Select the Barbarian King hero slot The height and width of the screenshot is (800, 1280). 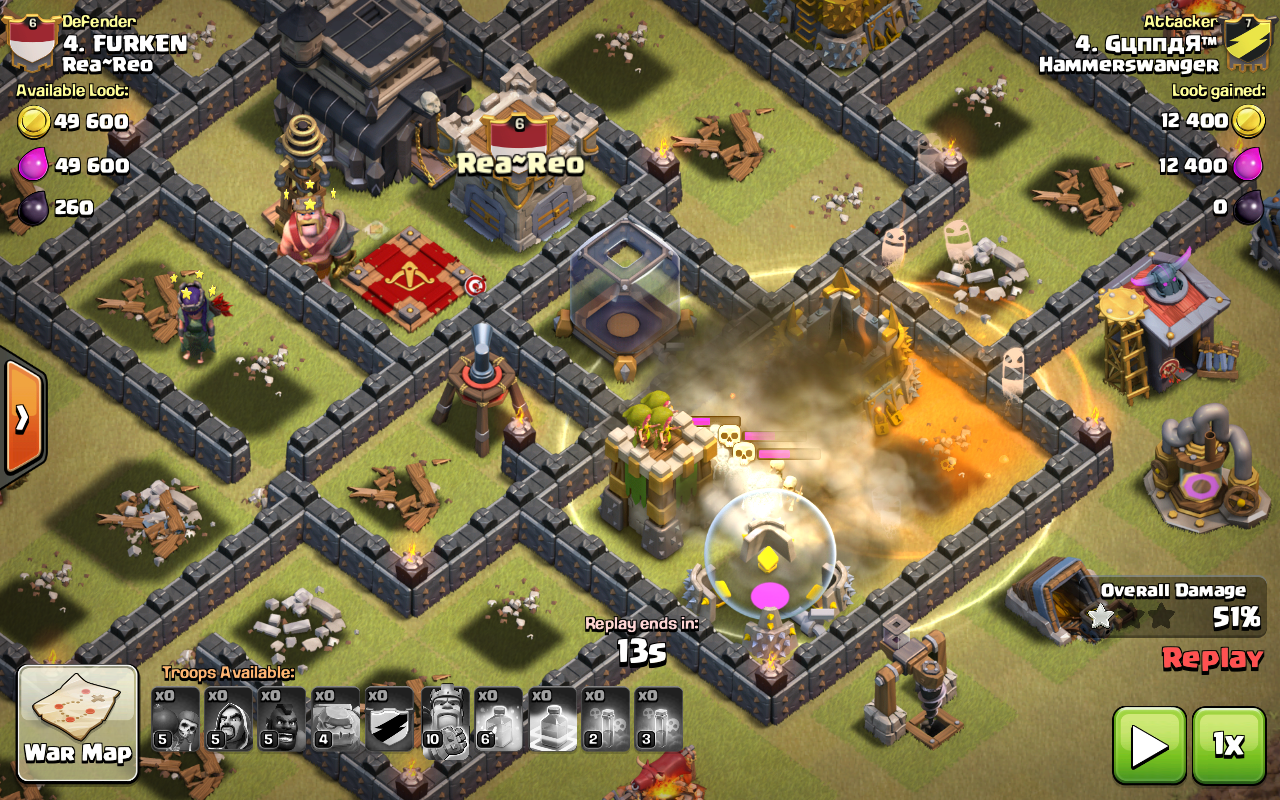(444, 719)
